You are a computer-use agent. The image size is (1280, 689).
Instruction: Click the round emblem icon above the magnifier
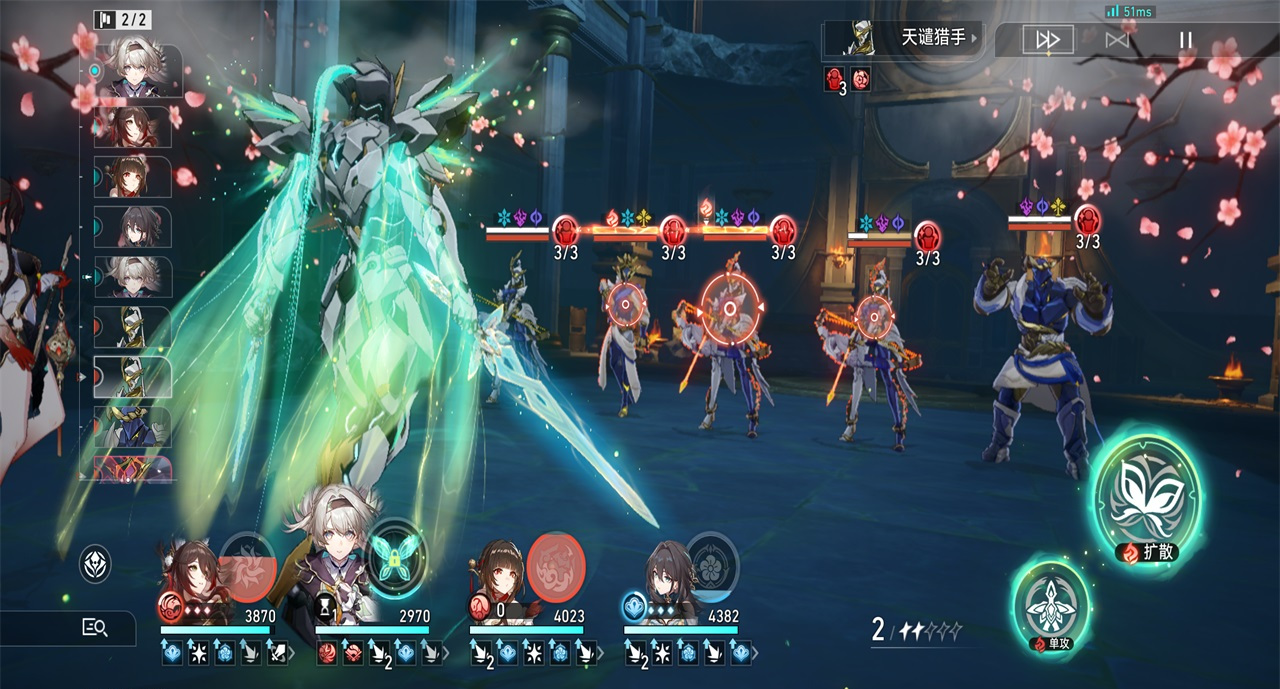pos(95,564)
